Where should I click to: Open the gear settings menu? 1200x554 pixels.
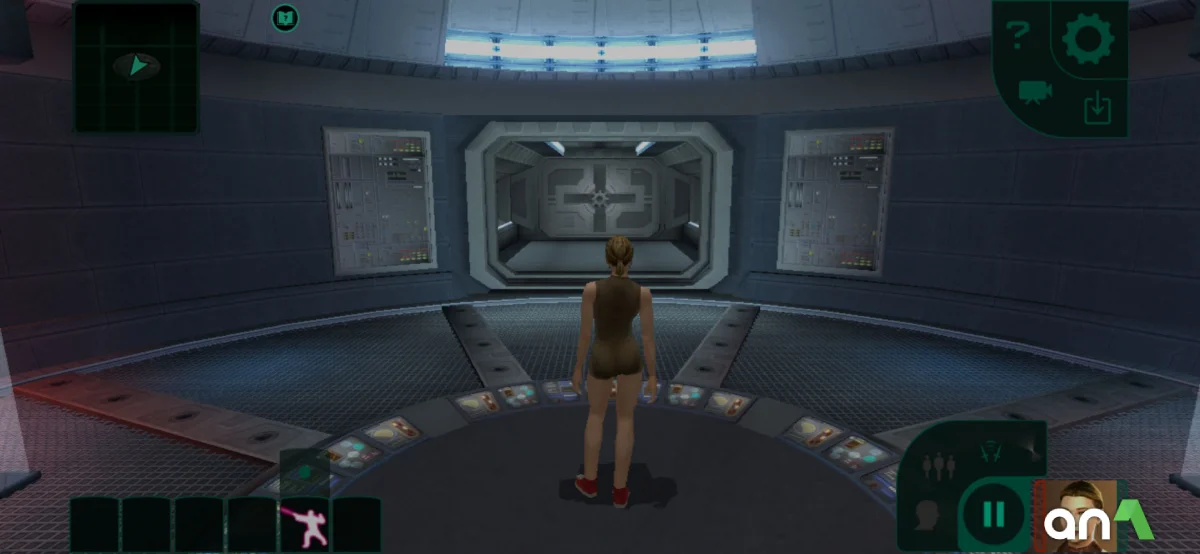(x=1088, y=38)
